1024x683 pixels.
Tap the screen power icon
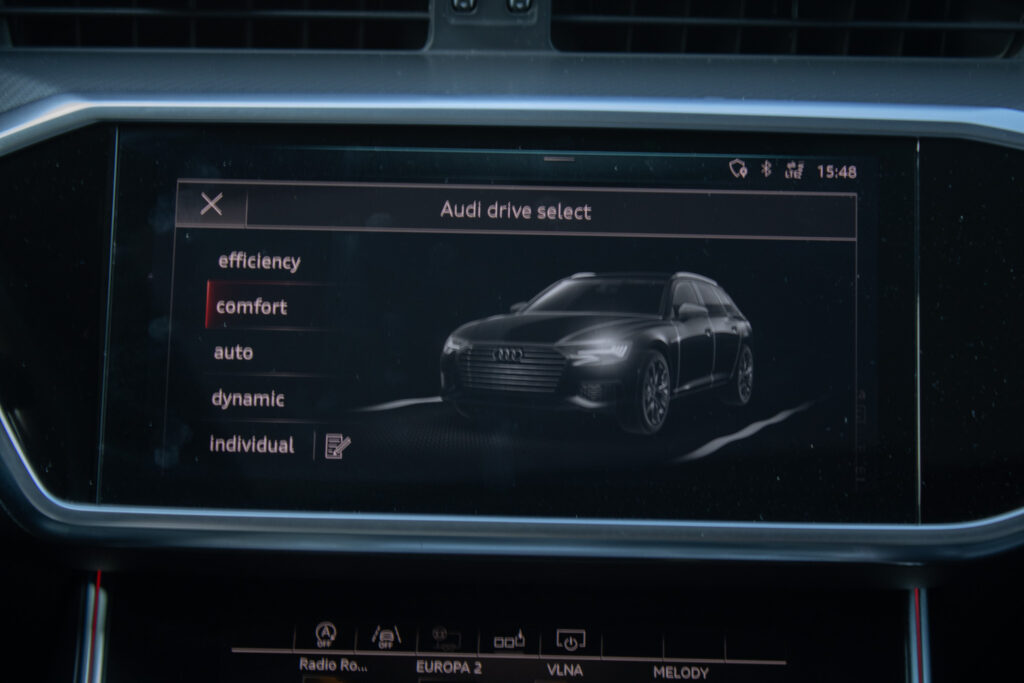click(x=570, y=639)
